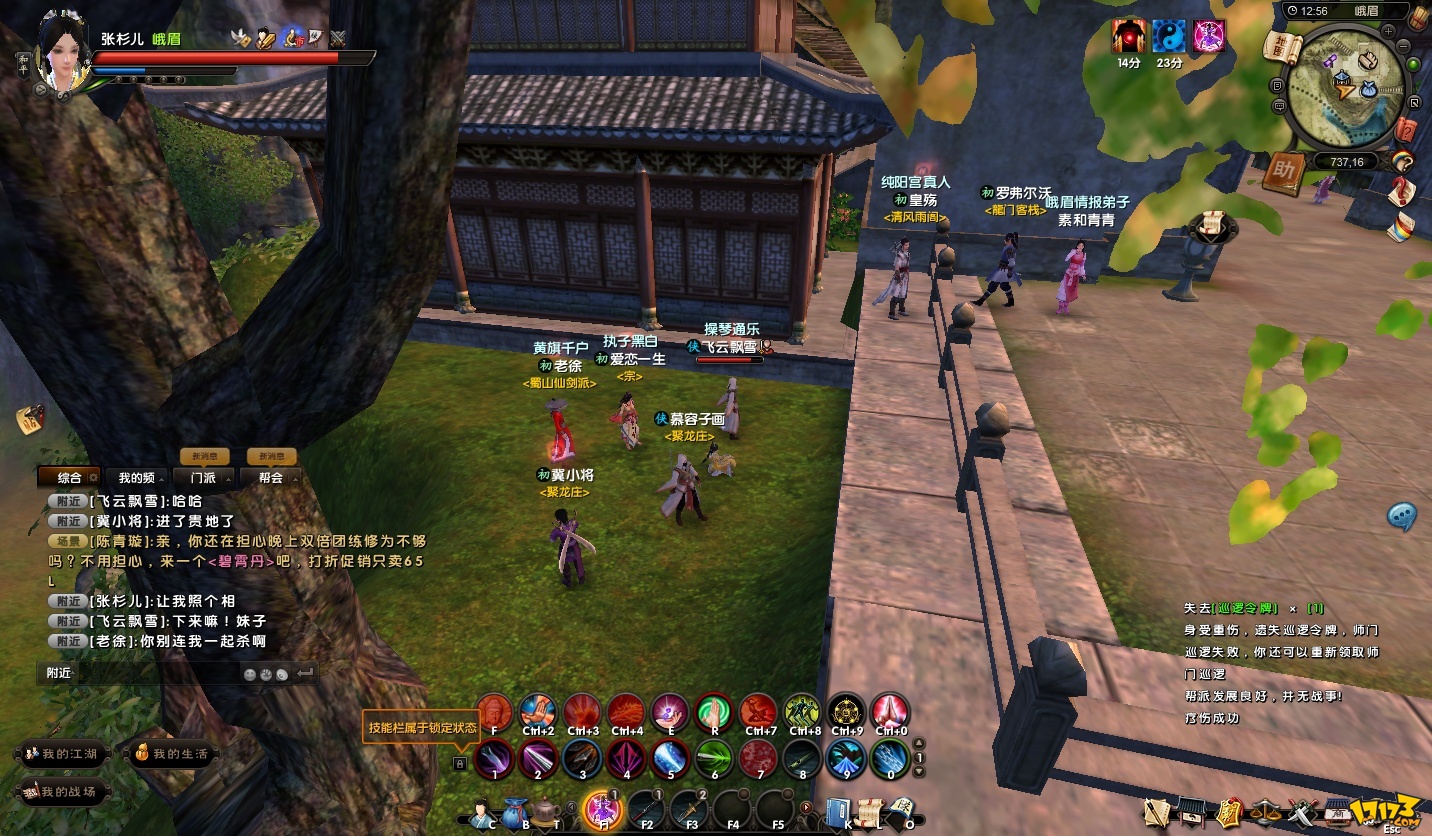Select the glowing purple F1 stance slot
Image resolution: width=1432 pixels, height=836 pixels.
pyautogui.click(x=601, y=808)
